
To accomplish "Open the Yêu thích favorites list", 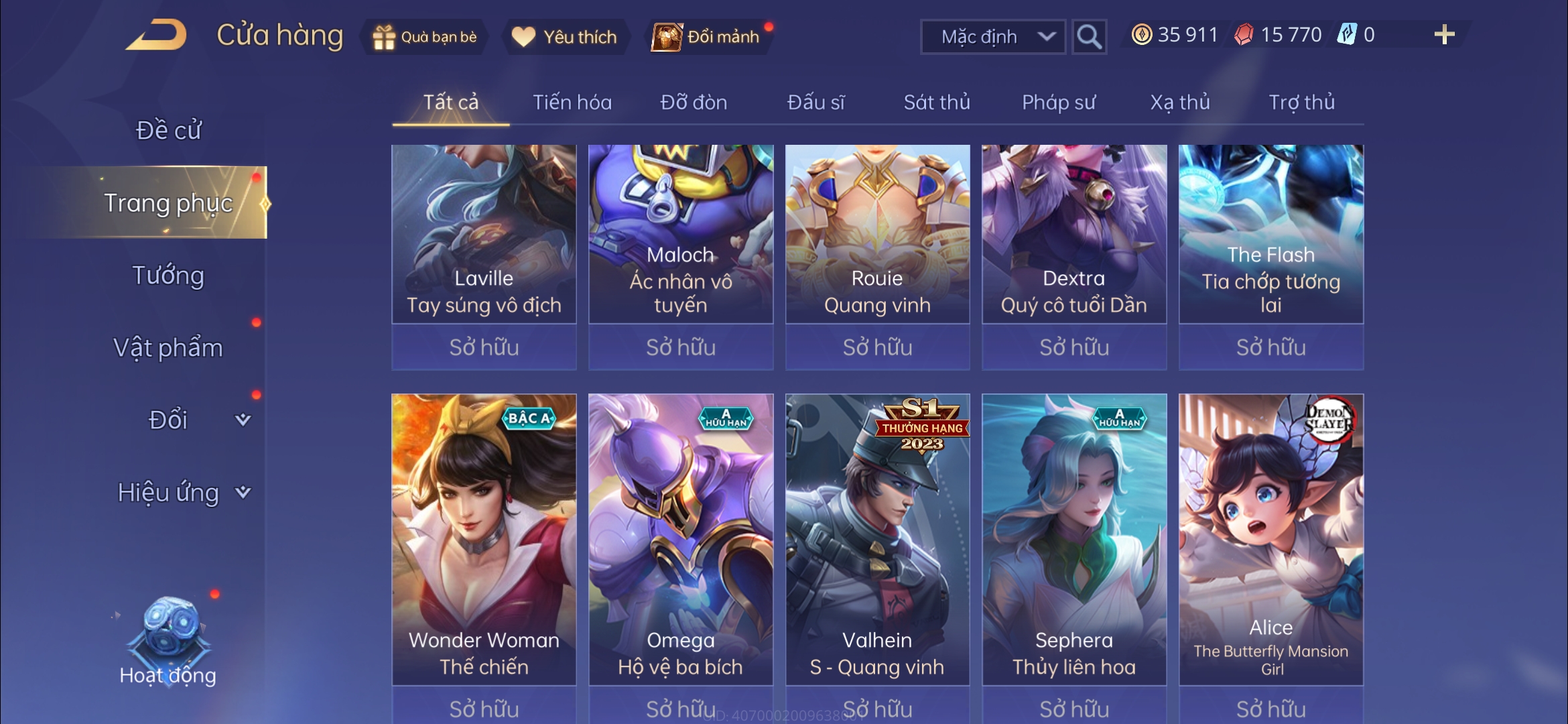I will pos(565,37).
